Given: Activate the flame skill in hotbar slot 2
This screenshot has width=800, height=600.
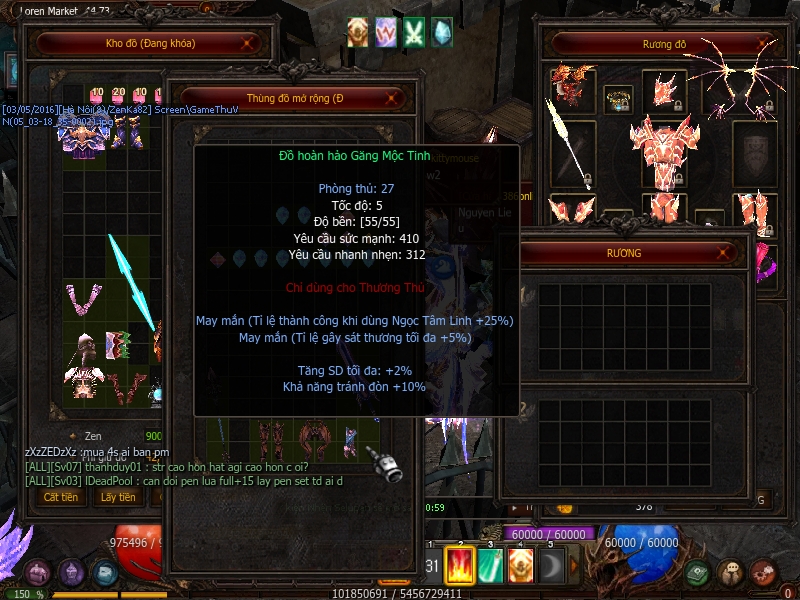Looking at the screenshot, I should coord(459,565).
